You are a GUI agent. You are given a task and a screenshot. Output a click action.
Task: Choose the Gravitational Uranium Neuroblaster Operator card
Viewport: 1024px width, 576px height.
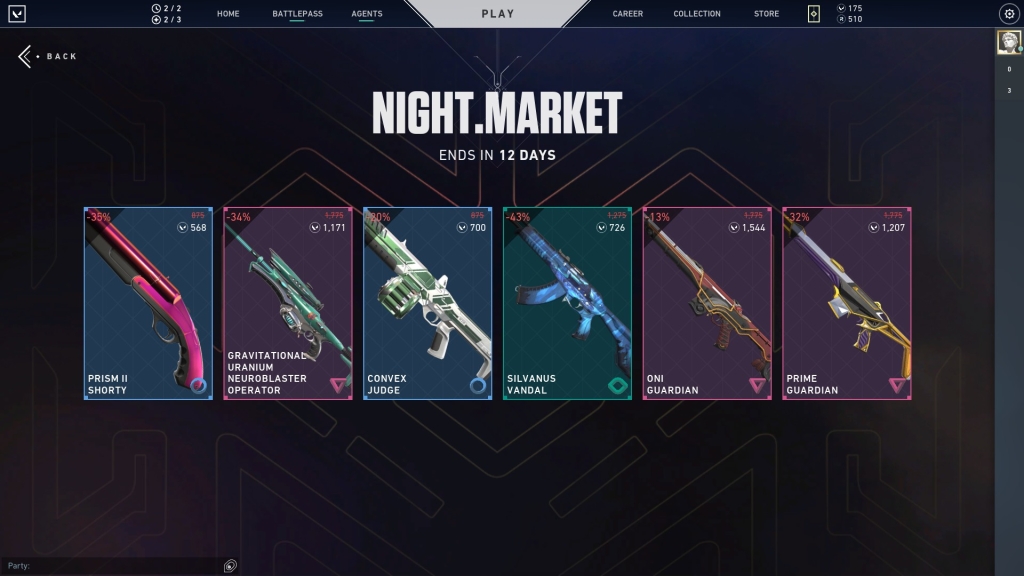pyautogui.click(x=288, y=303)
